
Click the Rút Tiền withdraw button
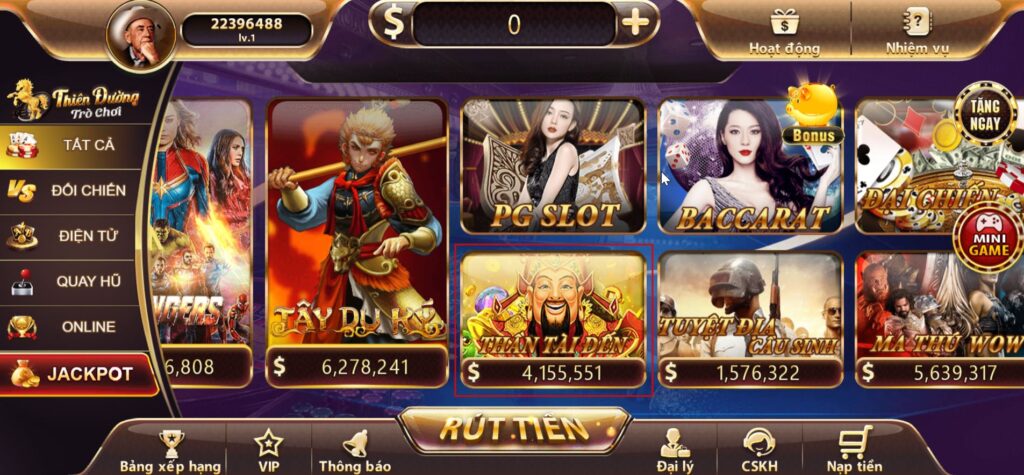pyautogui.click(x=514, y=429)
